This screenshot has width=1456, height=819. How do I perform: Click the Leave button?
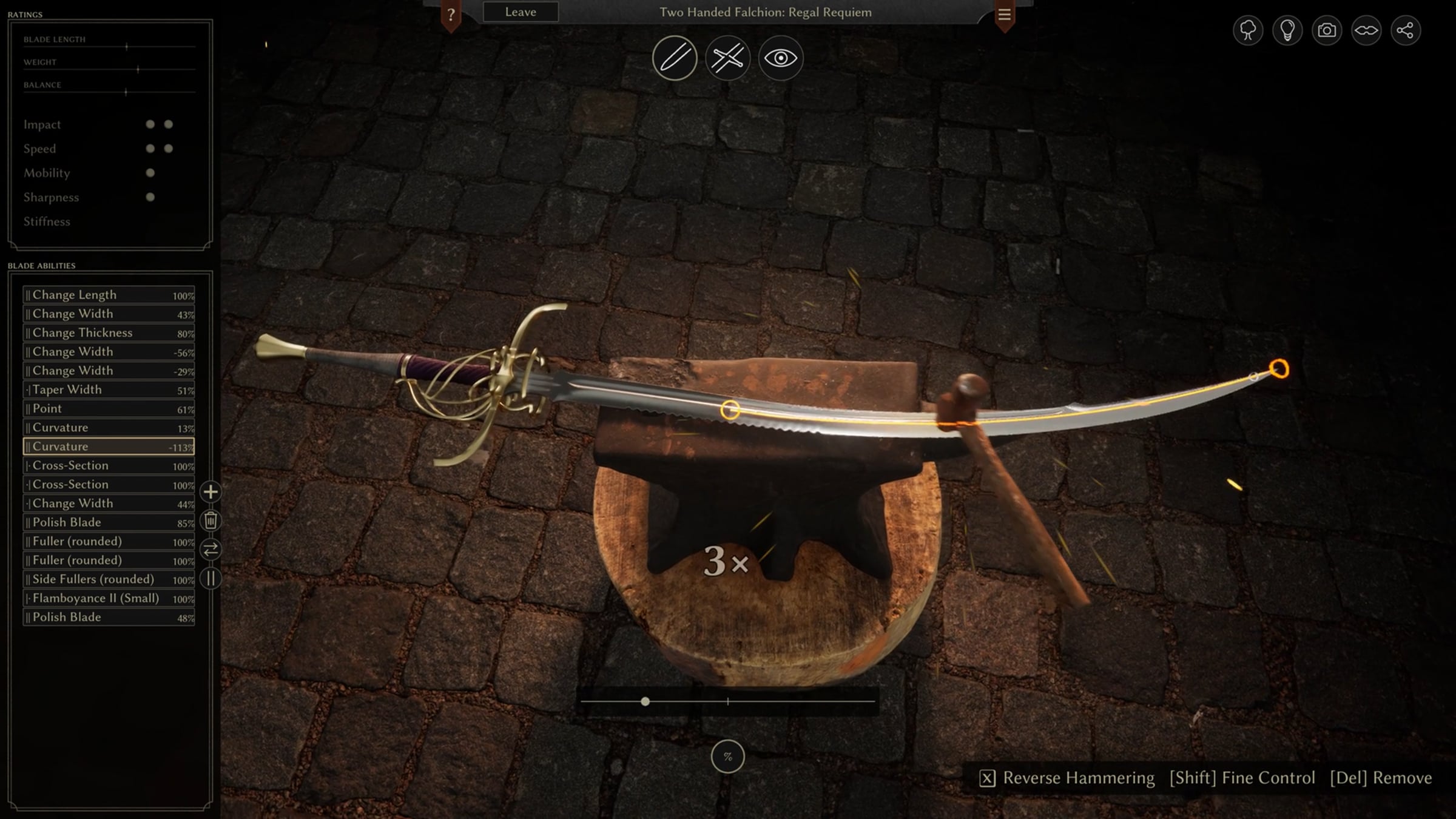pos(521,12)
